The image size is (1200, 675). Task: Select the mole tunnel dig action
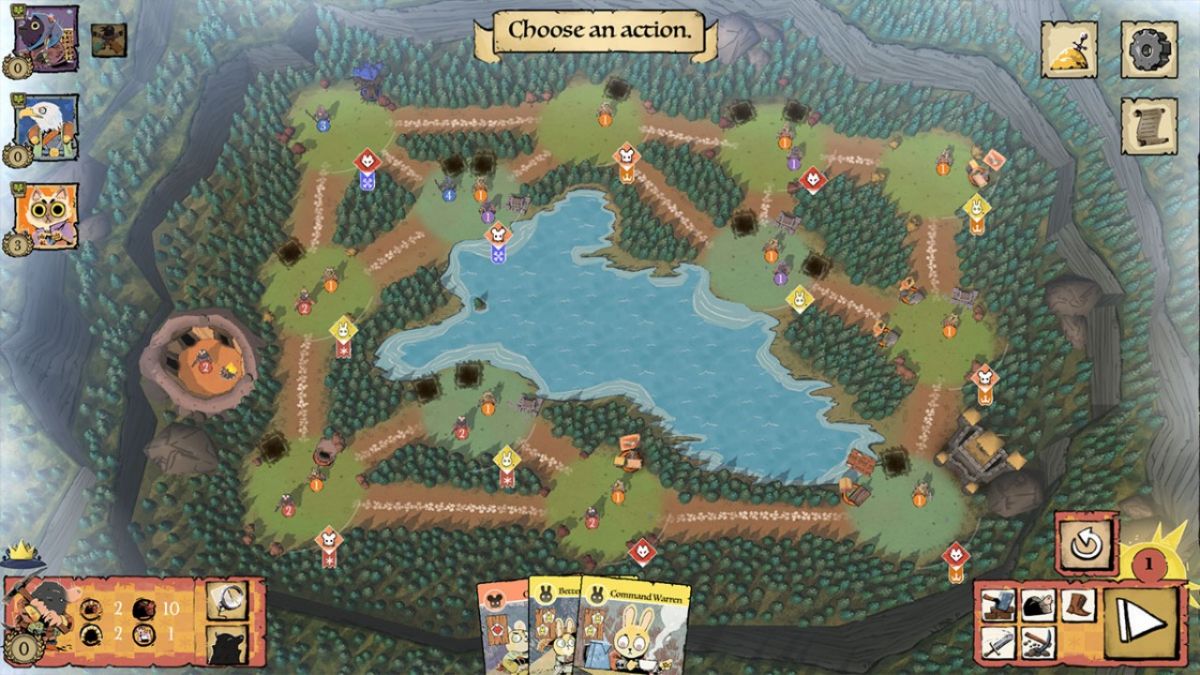point(1036,605)
